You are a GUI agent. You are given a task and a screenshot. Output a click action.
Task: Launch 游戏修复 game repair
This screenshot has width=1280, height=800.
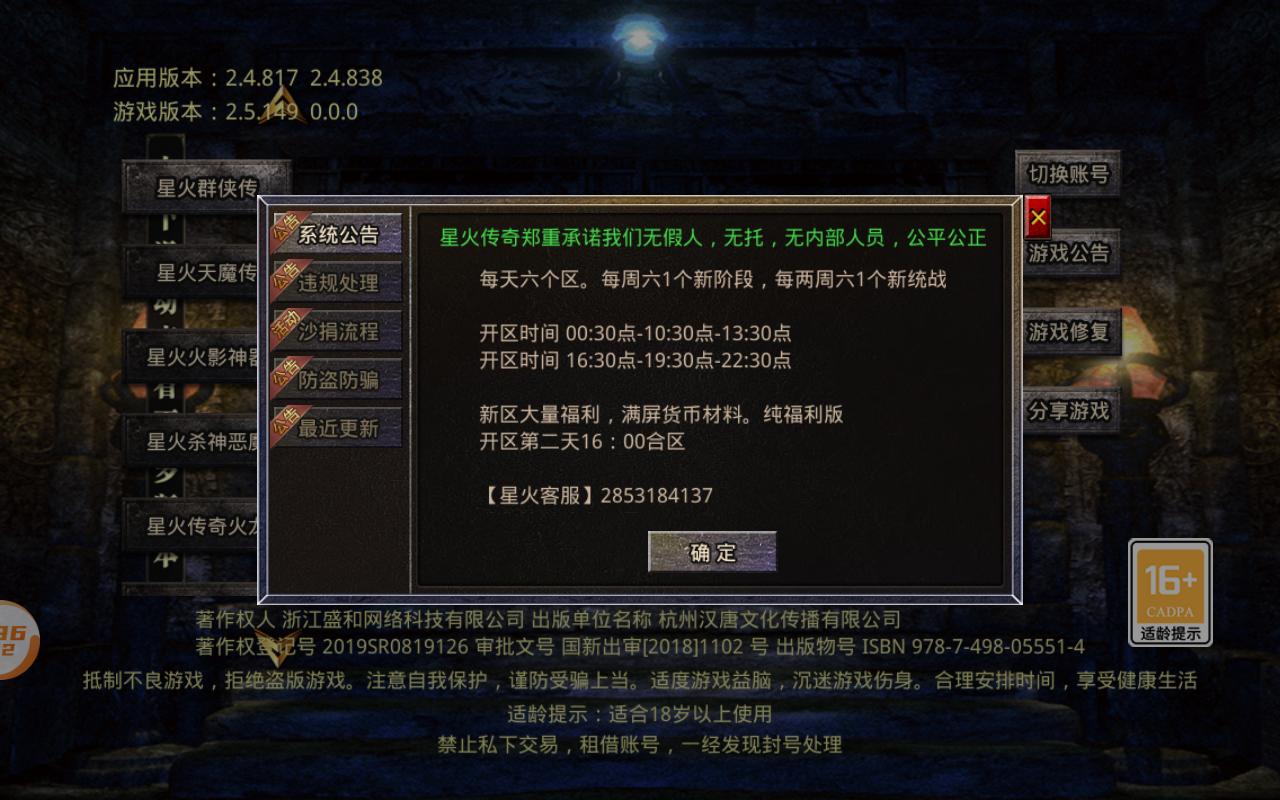pos(1069,332)
